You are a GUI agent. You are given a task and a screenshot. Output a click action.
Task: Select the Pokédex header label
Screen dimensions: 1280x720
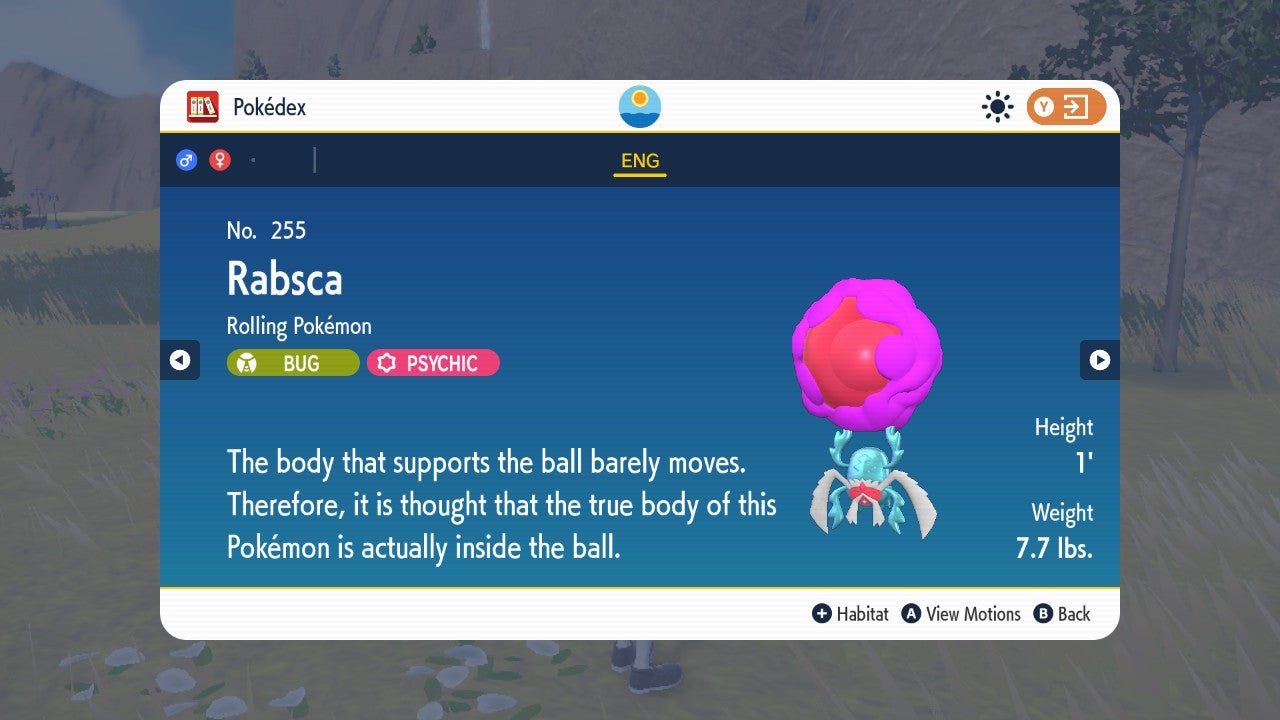pos(268,107)
